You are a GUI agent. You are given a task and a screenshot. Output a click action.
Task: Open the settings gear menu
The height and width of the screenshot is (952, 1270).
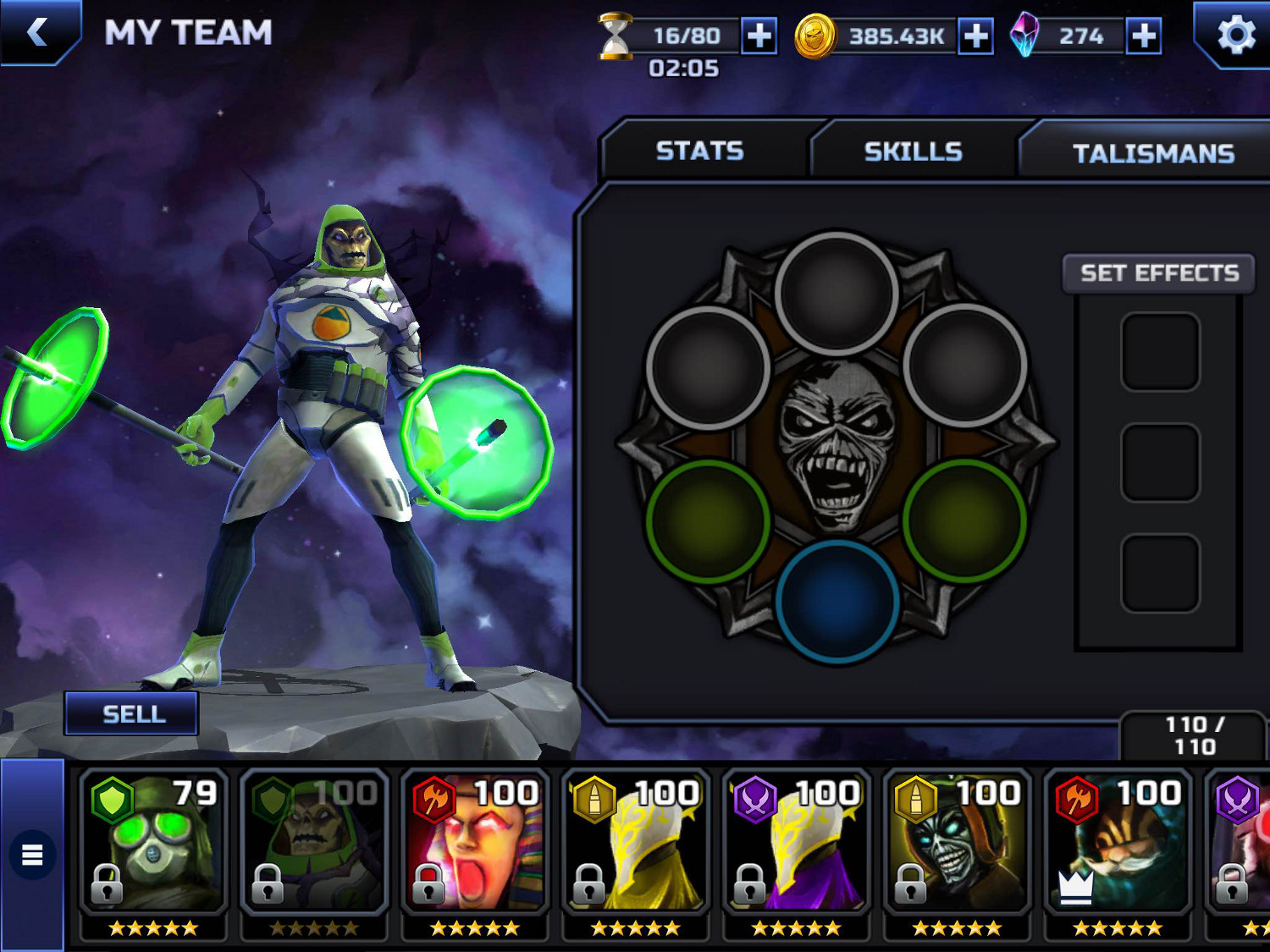point(1235,36)
